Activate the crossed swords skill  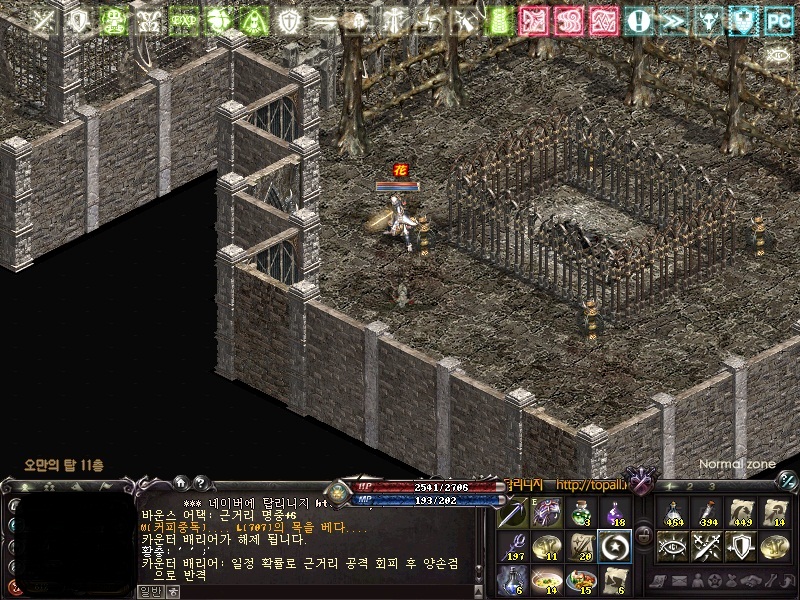[706, 546]
